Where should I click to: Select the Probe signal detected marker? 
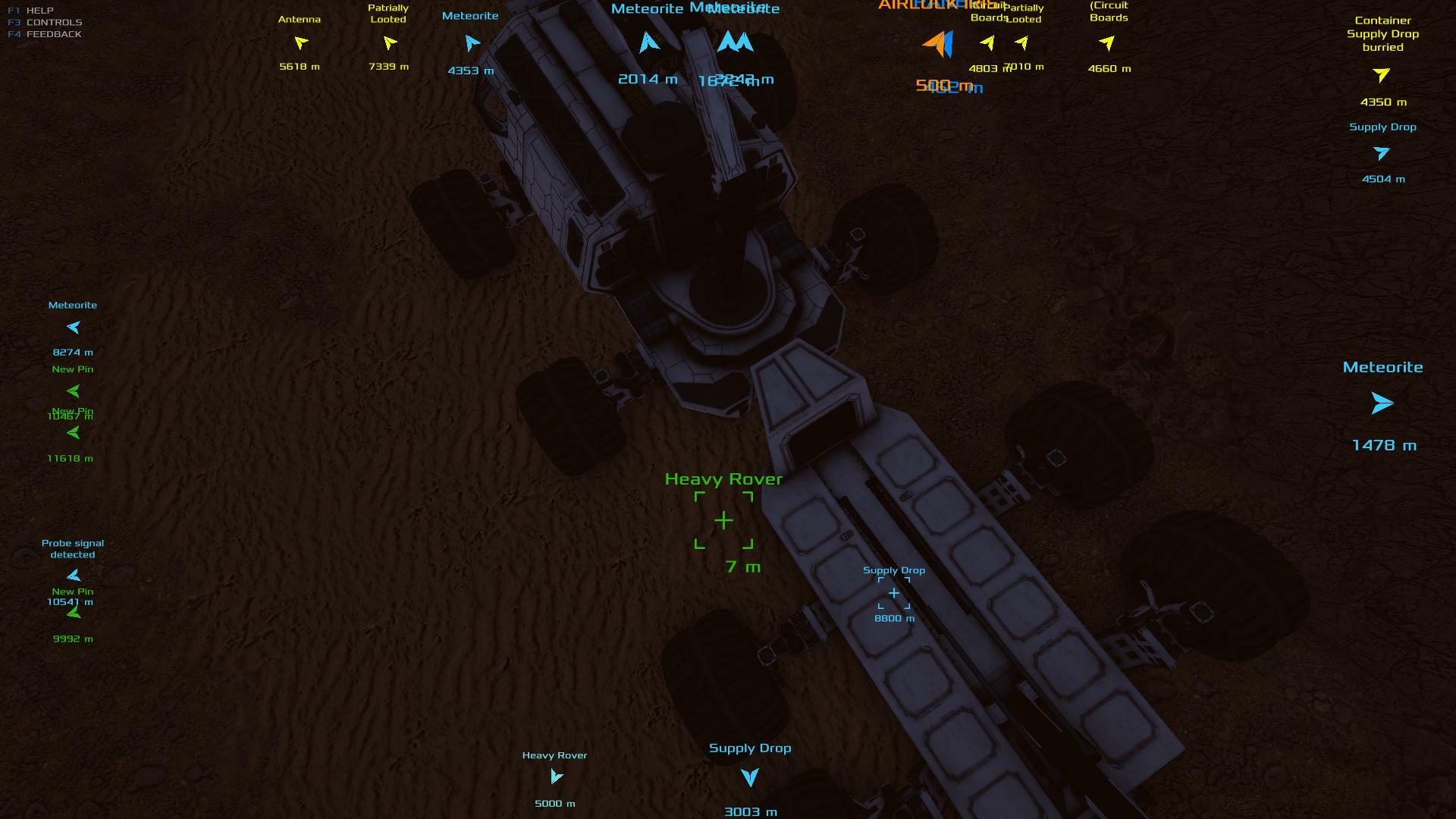click(74, 575)
